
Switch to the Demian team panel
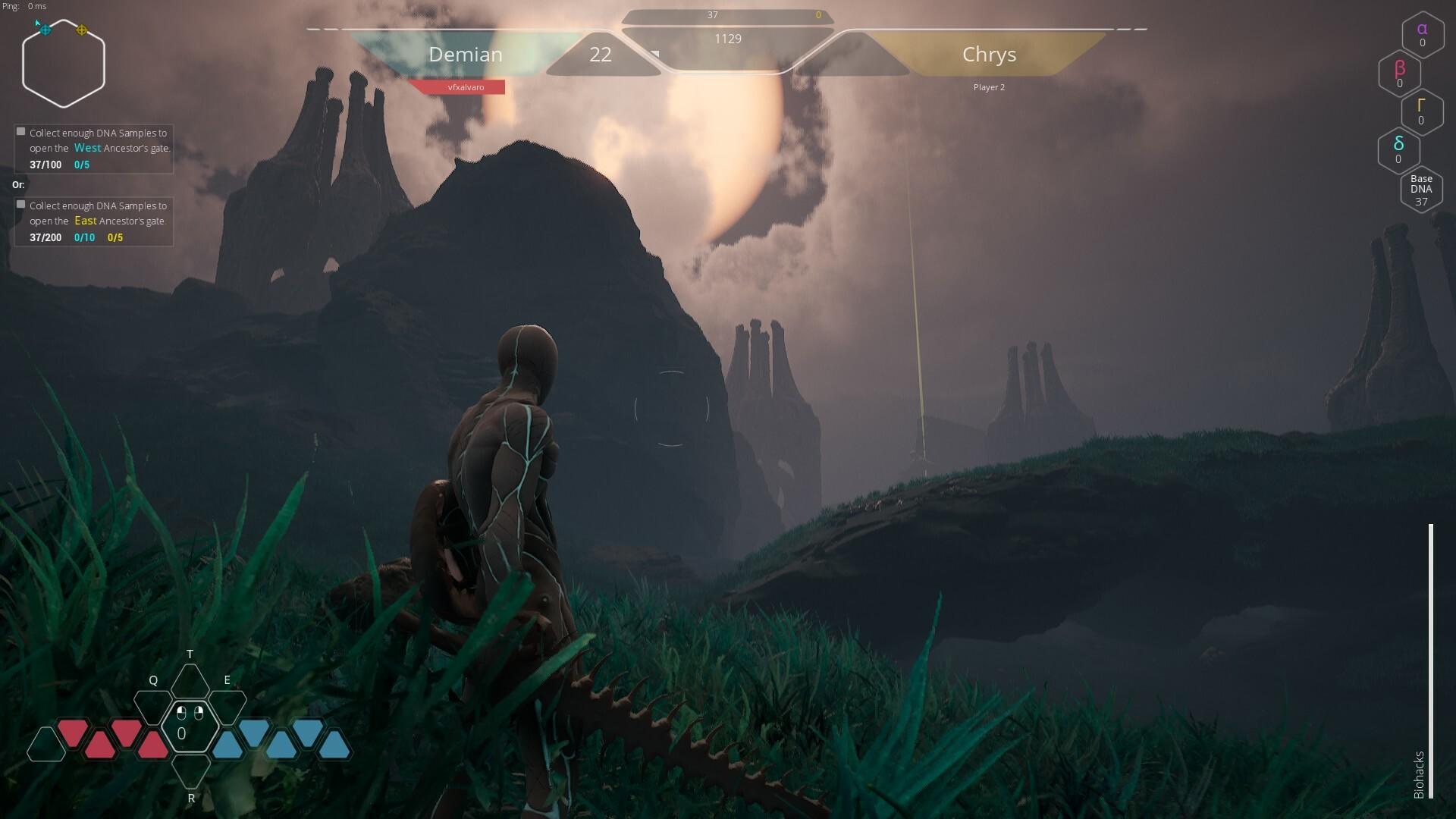(x=466, y=55)
